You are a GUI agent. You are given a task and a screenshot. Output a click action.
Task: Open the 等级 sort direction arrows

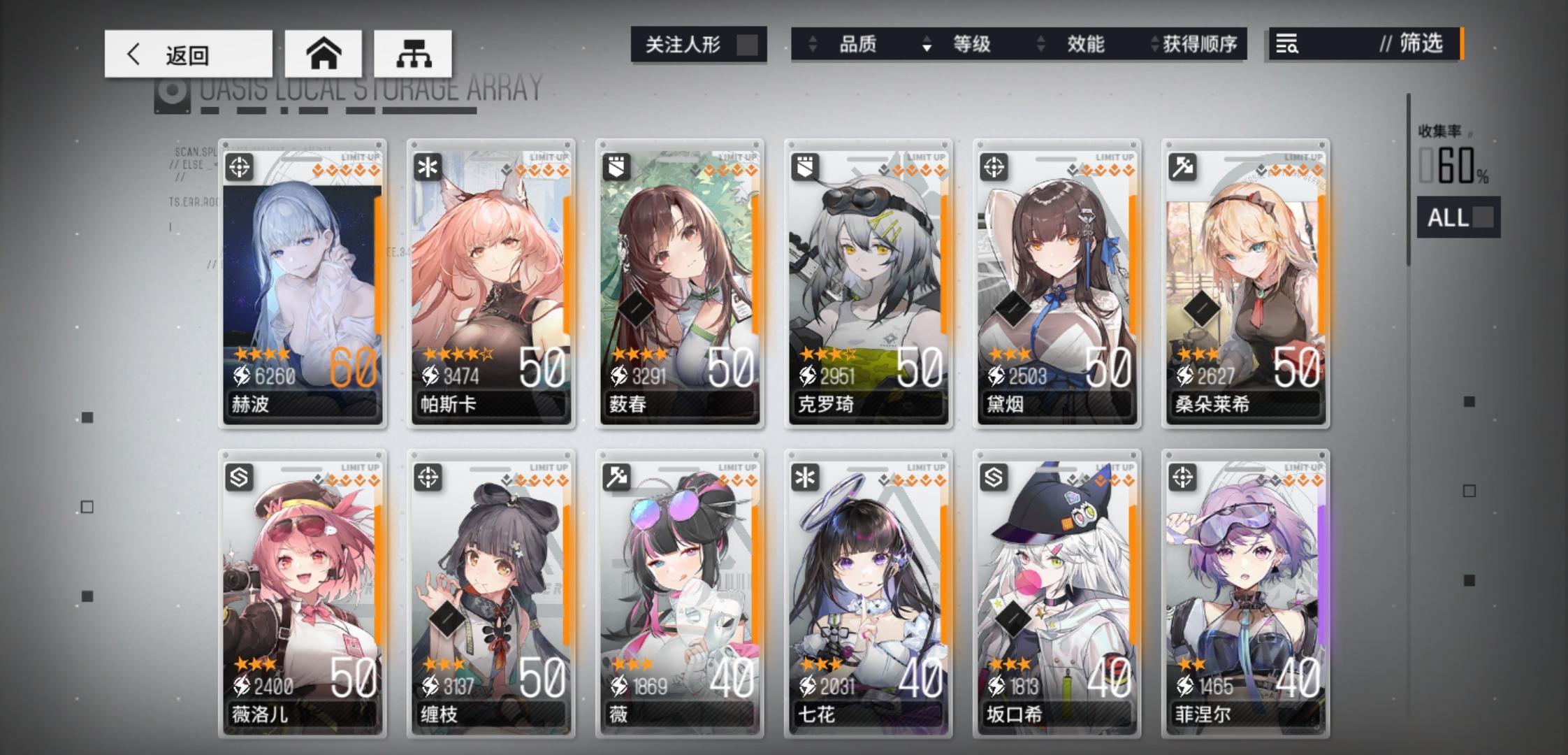[x=927, y=44]
